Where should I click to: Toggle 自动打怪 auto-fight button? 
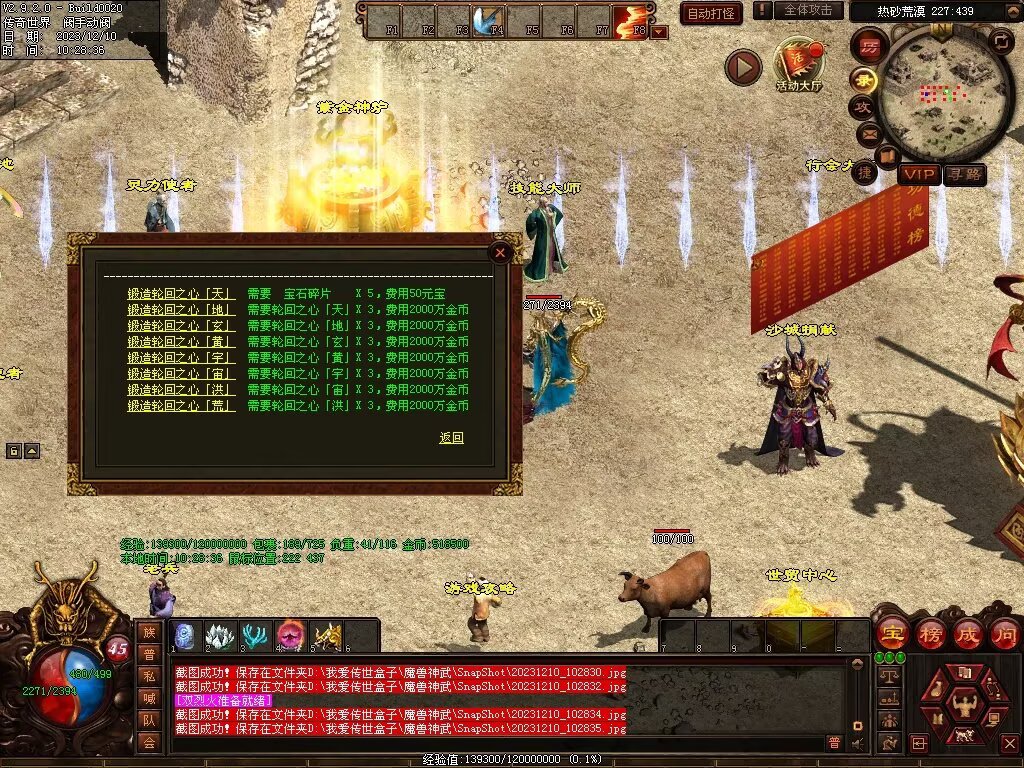711,13
